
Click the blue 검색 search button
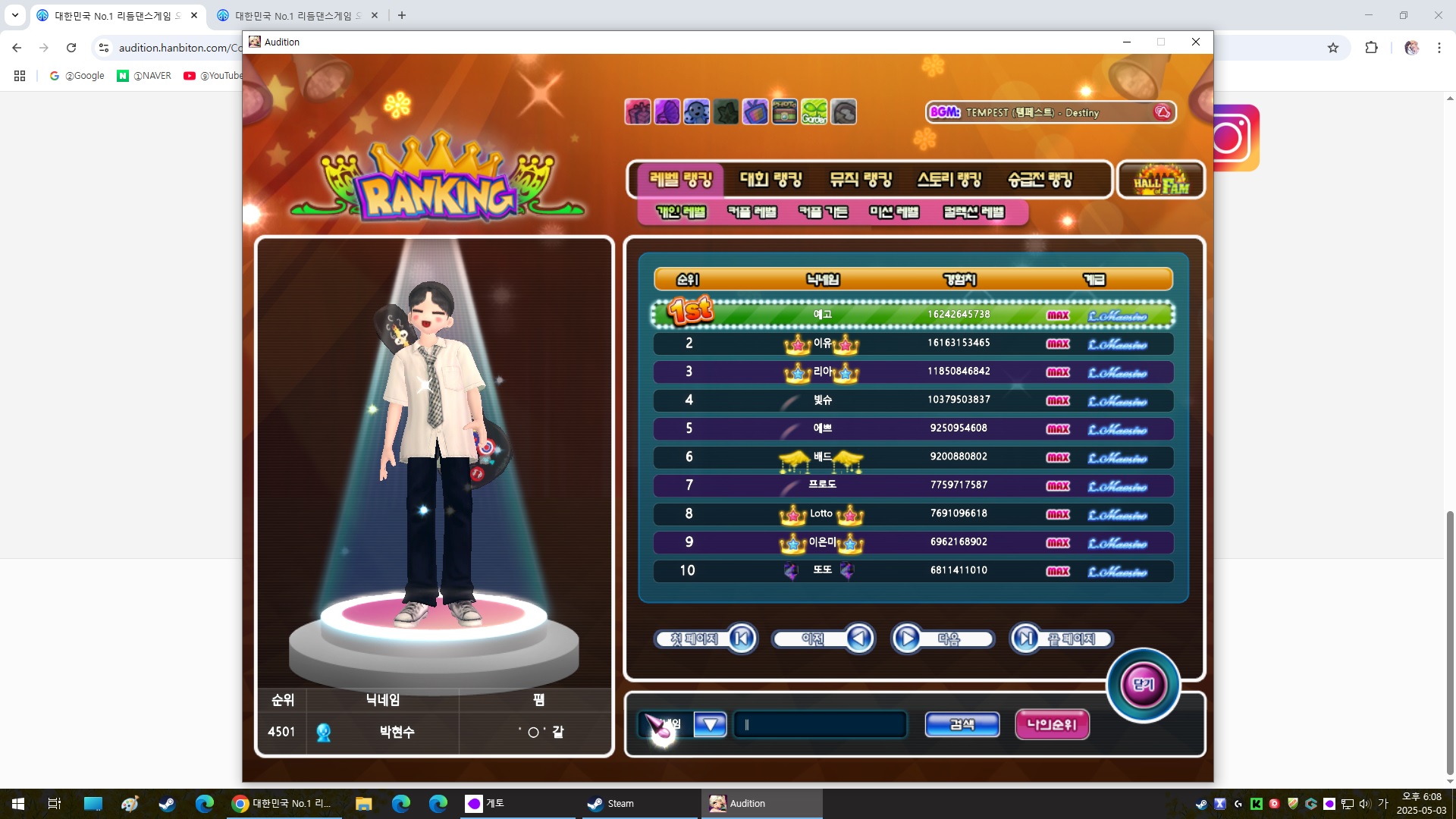962,725
